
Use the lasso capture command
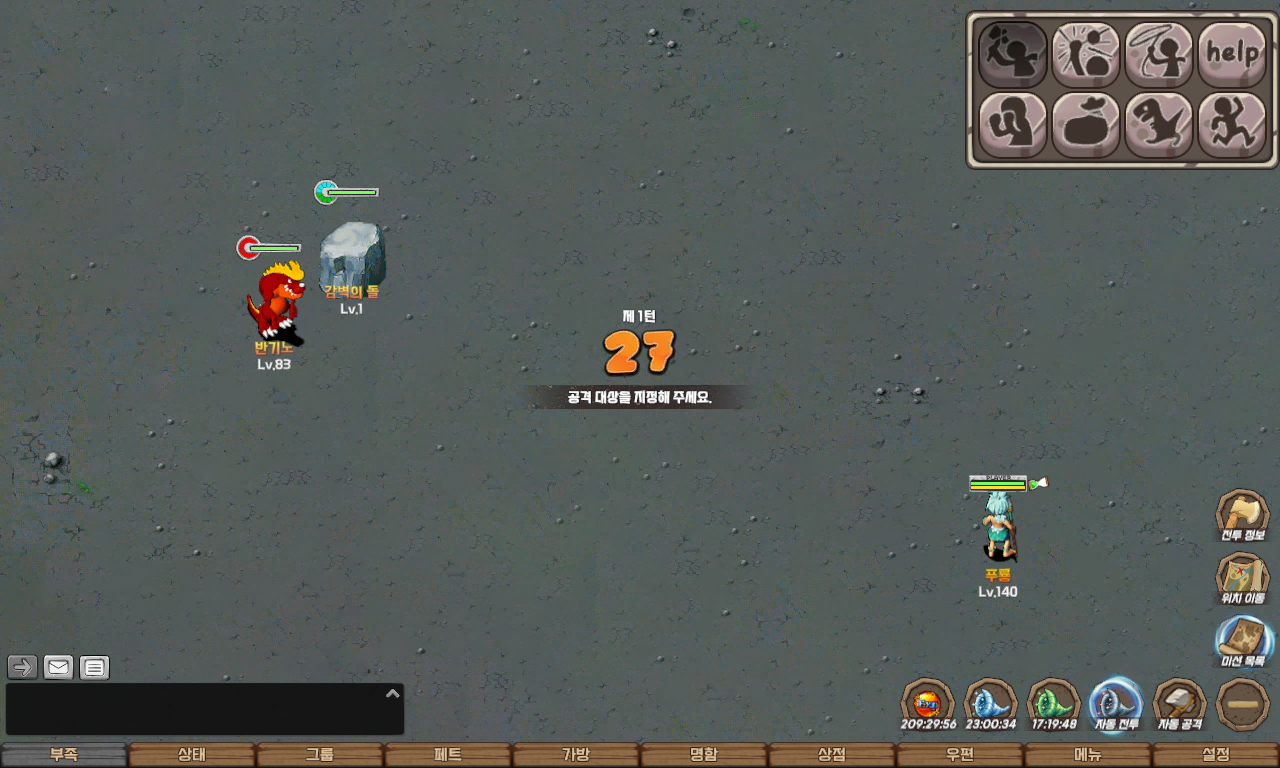(x=1159, y=54)
